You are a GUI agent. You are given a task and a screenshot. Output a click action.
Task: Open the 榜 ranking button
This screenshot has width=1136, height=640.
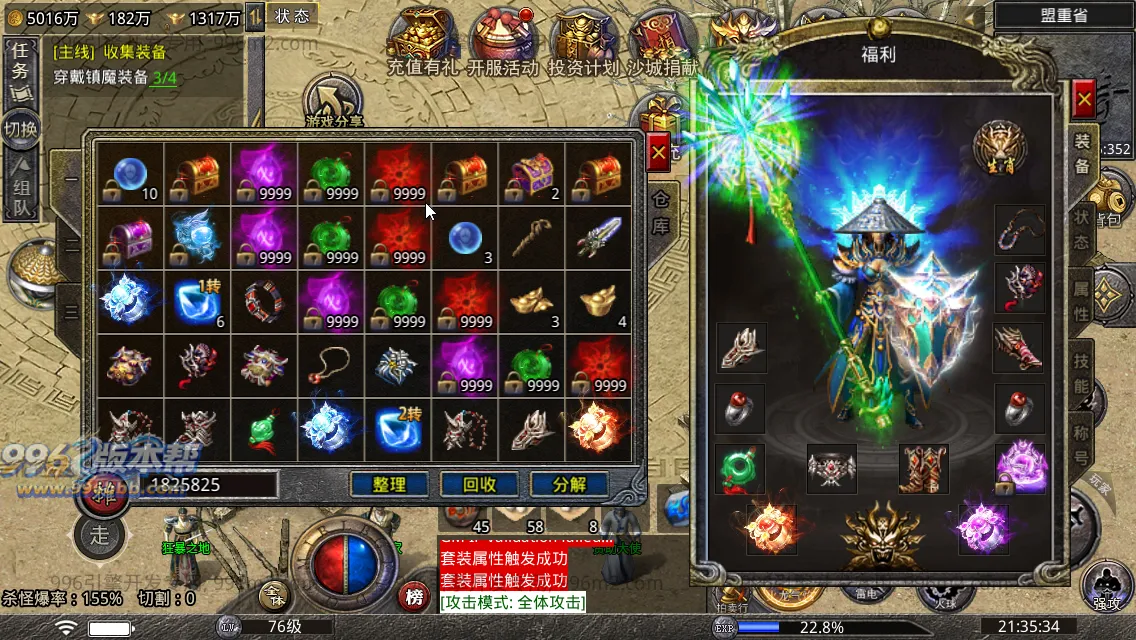414,597
